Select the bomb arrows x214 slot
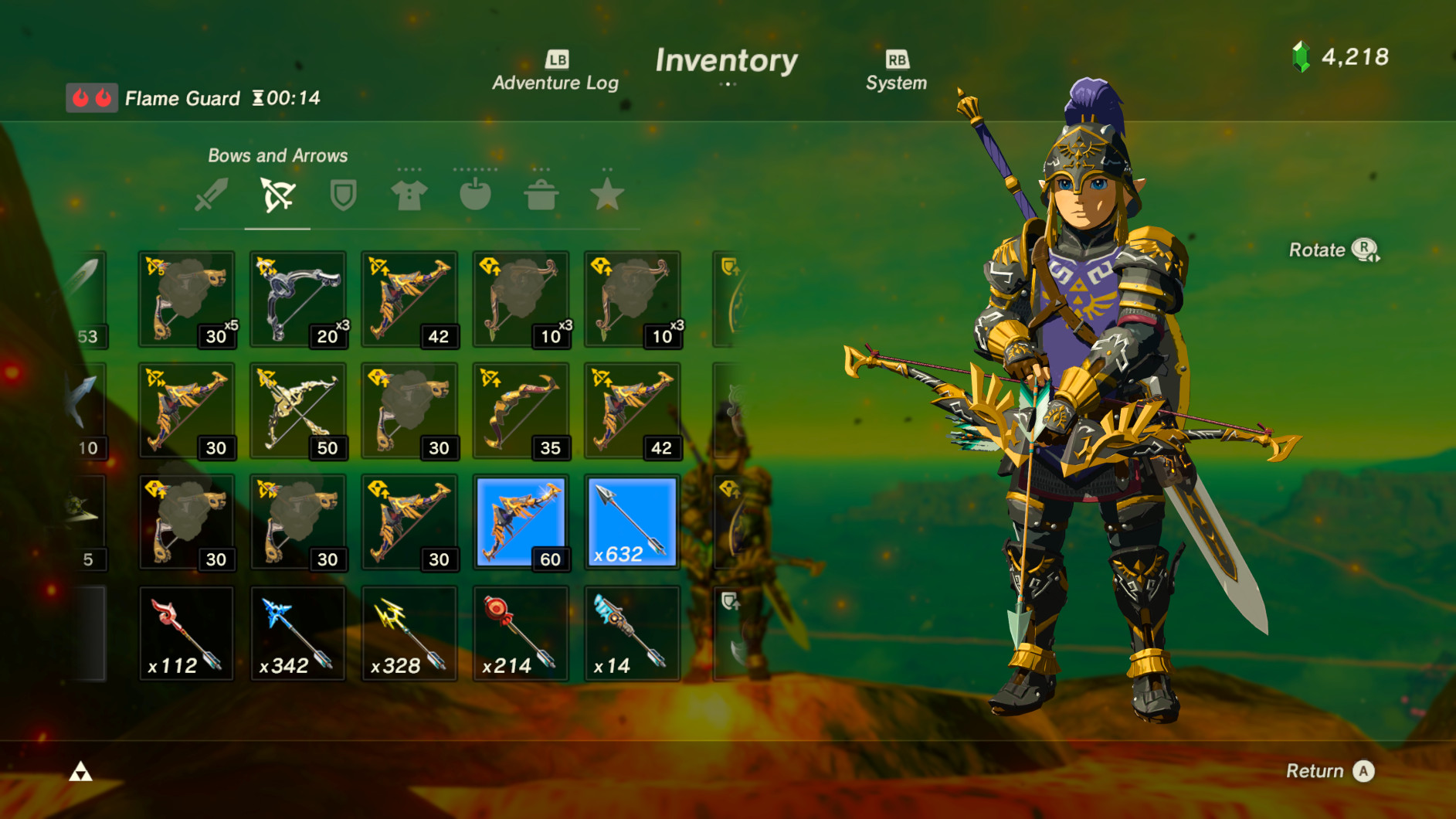Image resolution: width=1456 pixels, height=819 pixels. coord(521,633)
